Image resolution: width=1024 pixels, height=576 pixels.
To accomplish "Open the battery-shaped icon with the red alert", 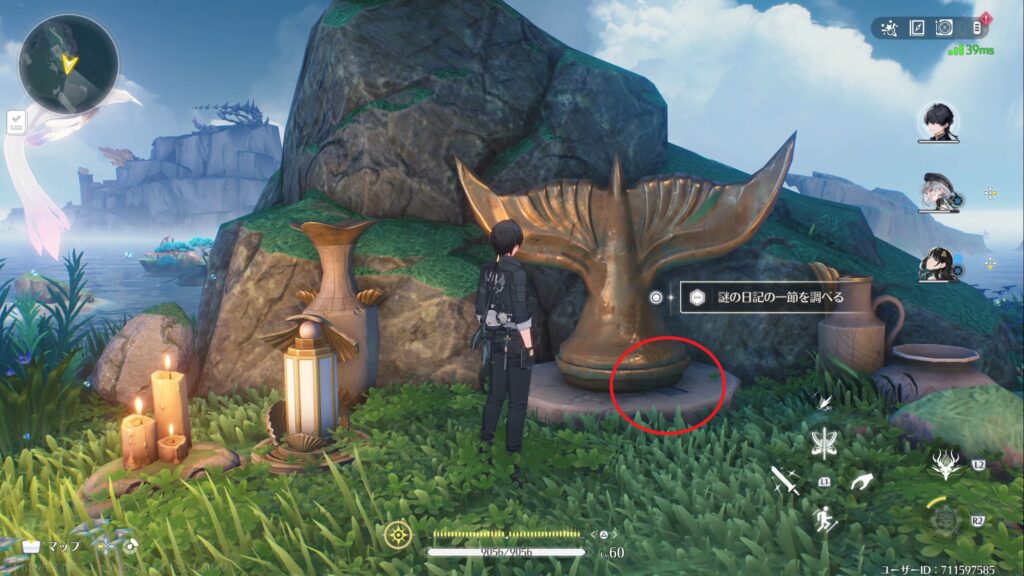I will point(978,28).
